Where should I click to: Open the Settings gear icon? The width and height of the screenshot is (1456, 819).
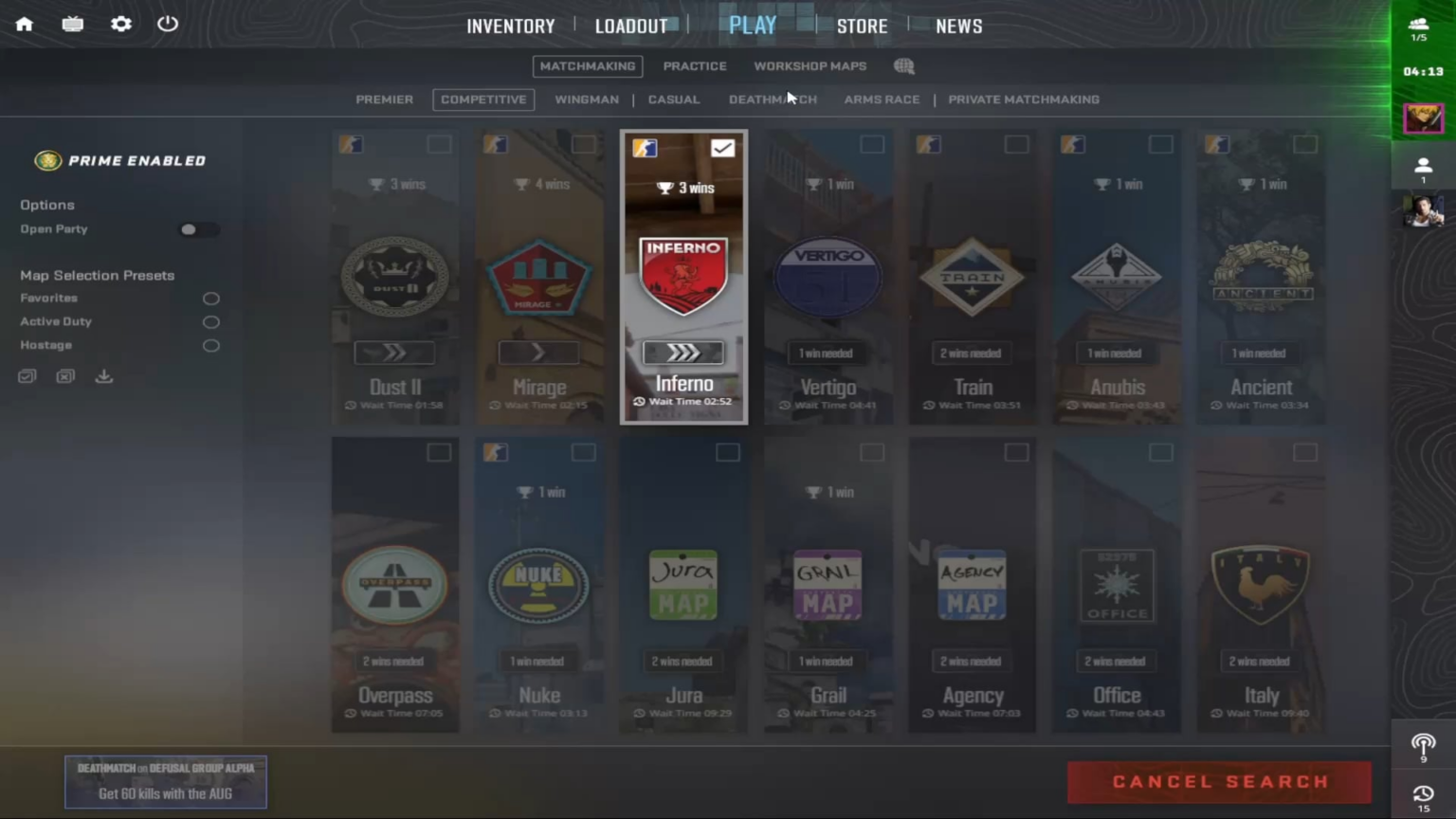pyautogui.click(x=120, y=24)
